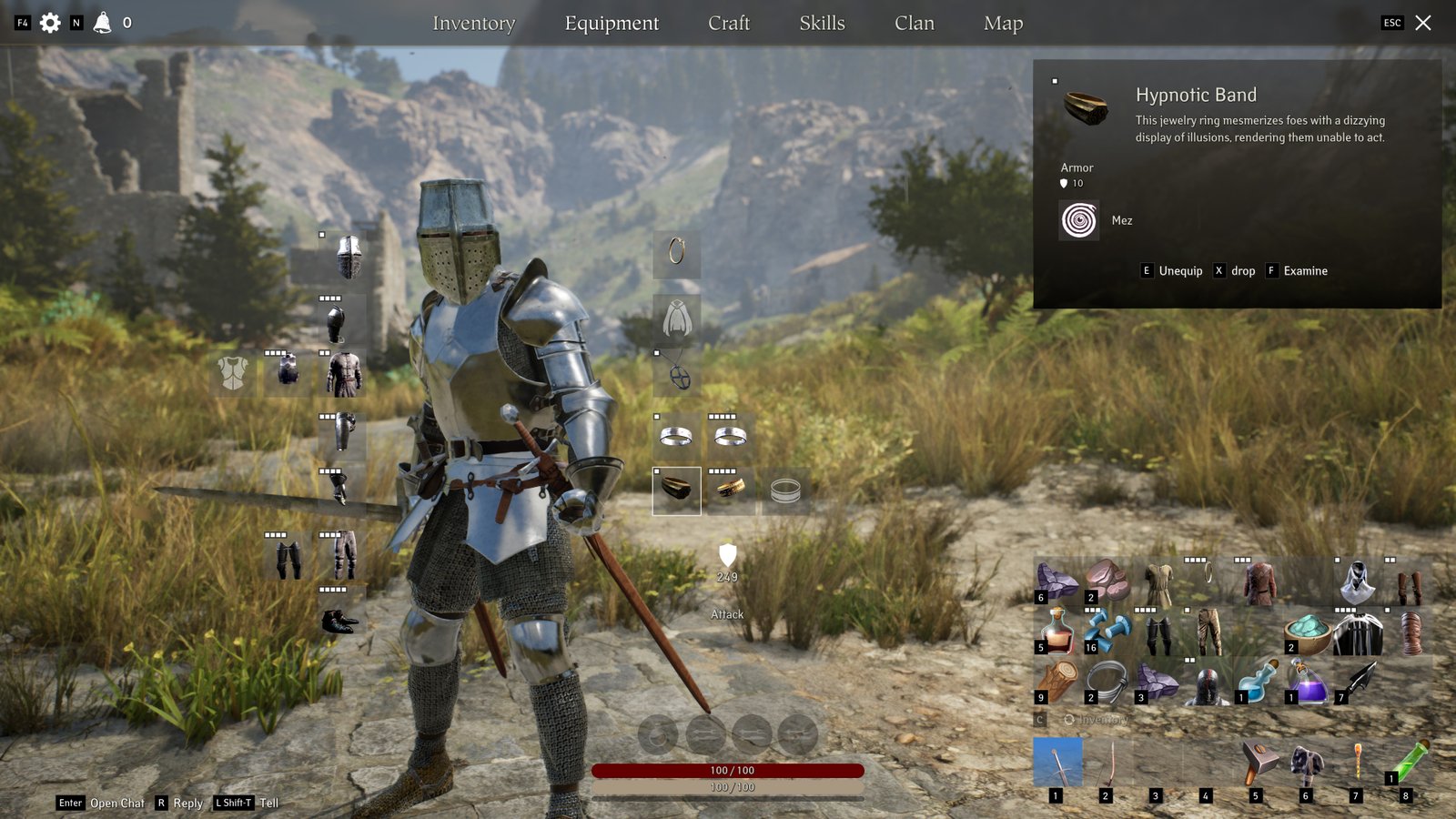This screenshot has width=1456, height=819.
Task: Select the blue rivets stack of 16
Action: click(1107, 632)
